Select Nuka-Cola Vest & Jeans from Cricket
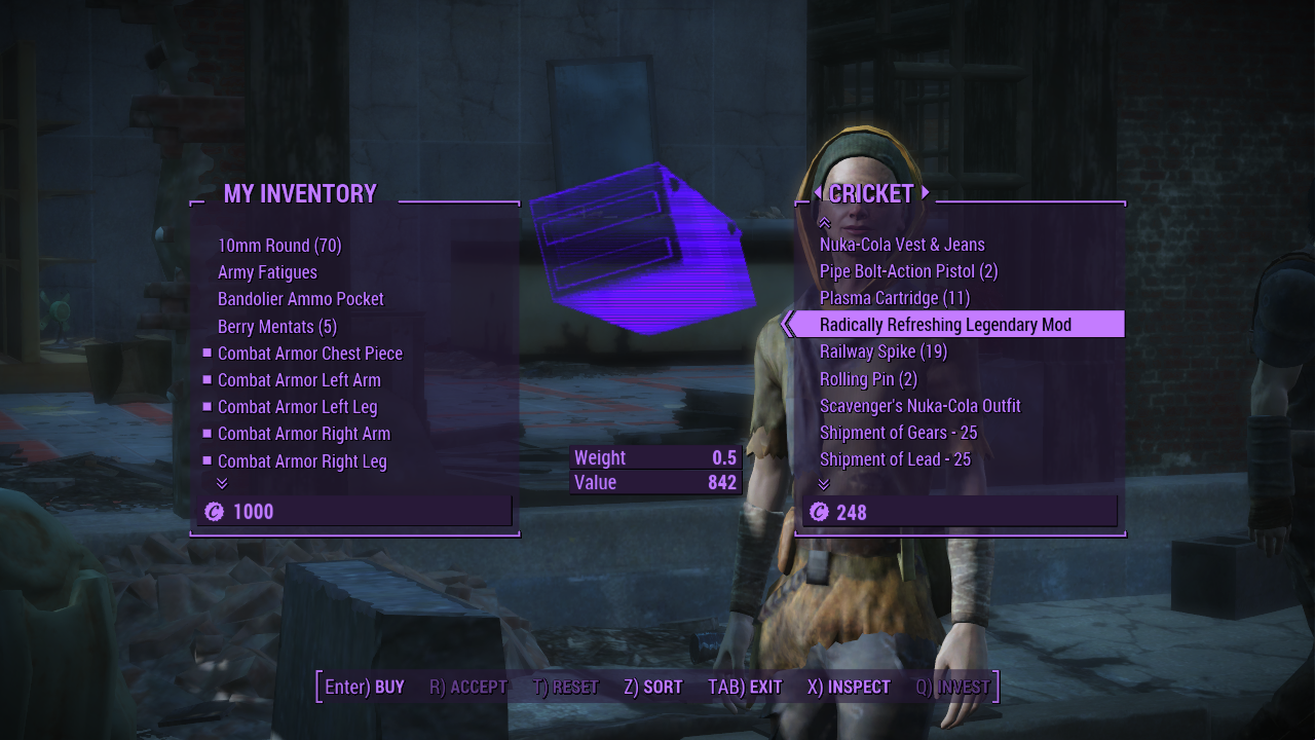 pyautogui.click(x=901, y=244)
